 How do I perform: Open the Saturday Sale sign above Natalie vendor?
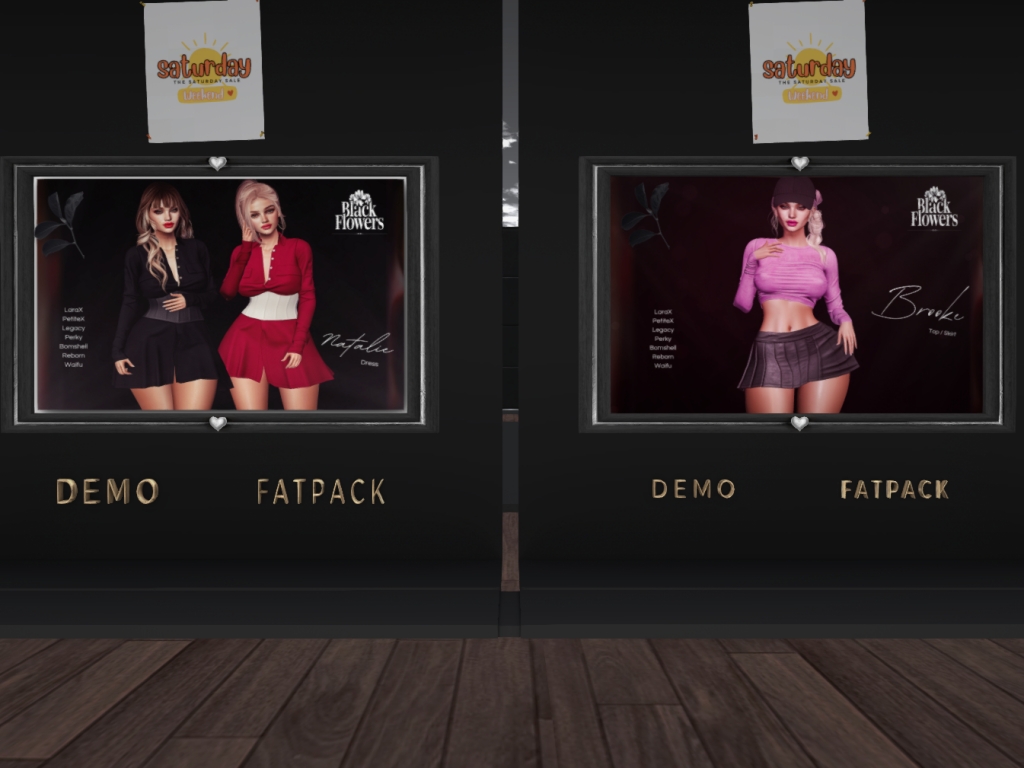point(204,70)
